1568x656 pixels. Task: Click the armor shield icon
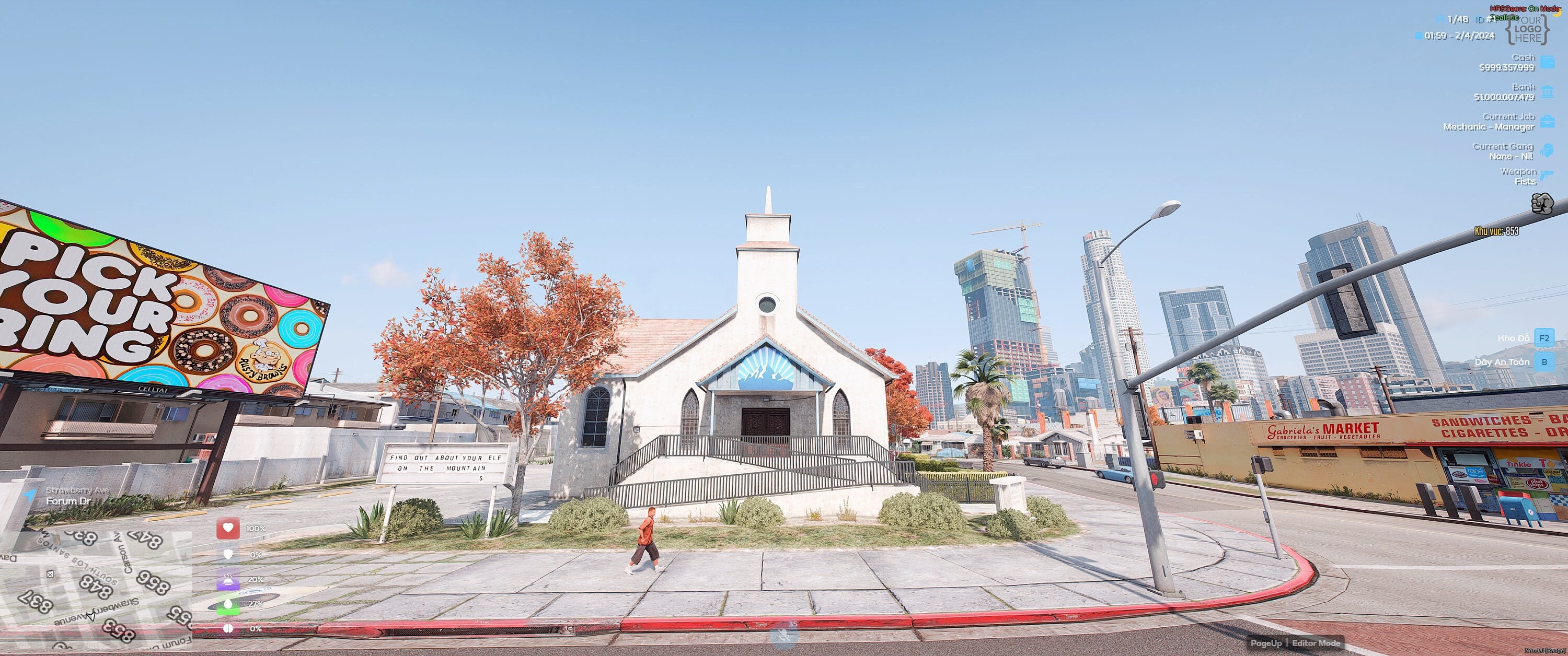[x=228, y=554]
